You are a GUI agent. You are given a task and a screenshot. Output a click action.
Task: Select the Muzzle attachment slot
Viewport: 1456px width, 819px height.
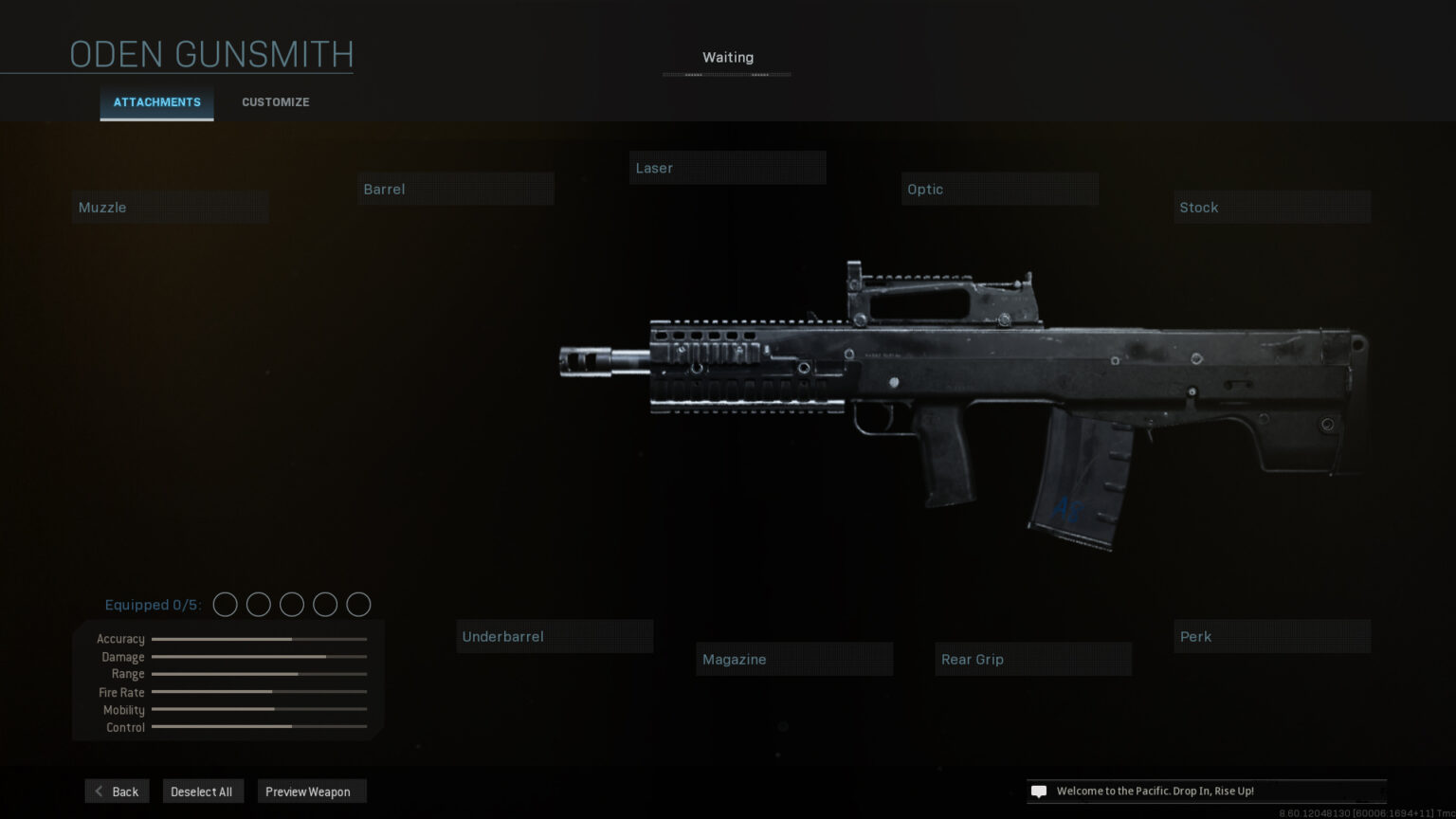171,208
